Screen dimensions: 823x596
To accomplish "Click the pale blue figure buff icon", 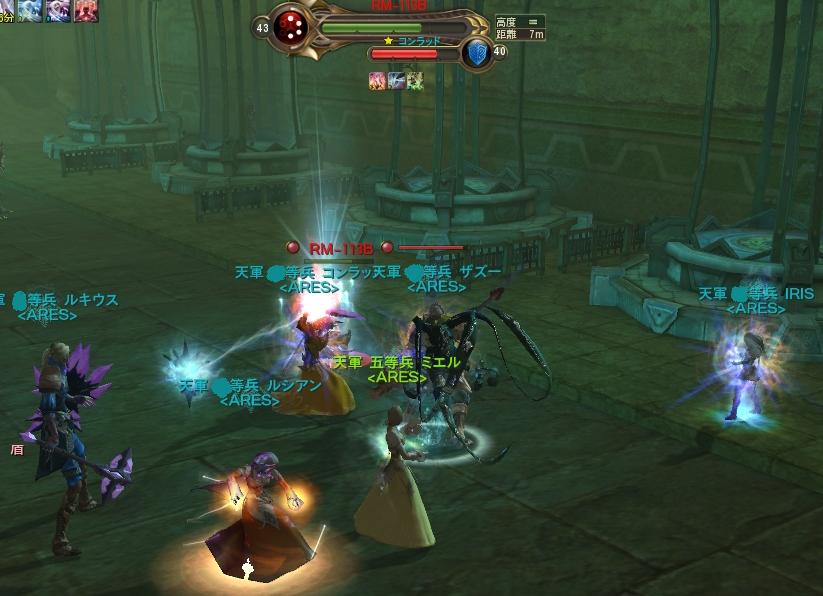I will click(29, 10).
